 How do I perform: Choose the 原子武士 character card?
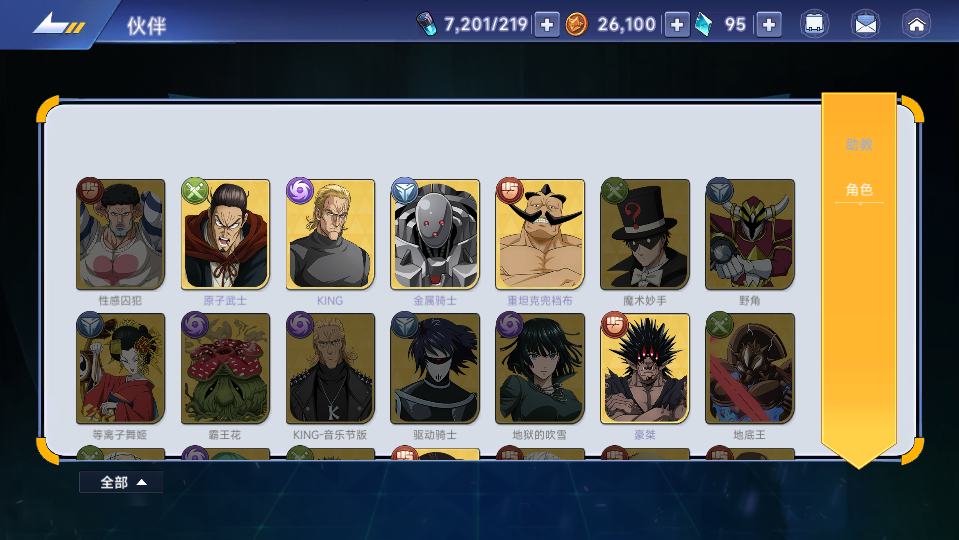pyautogui.click(x=226, y=235)
